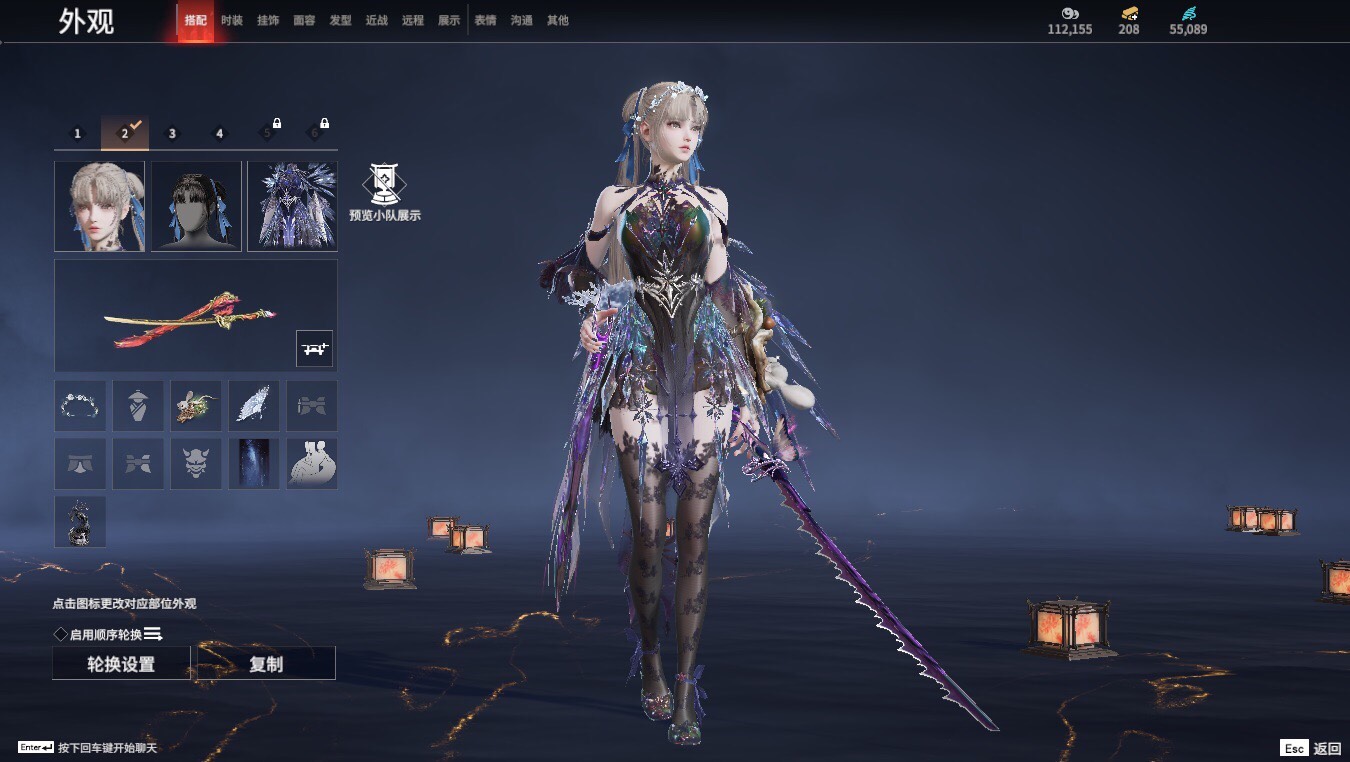Image resolution: width=1350 pixels, height=762 pixels.
Task: Open 轮换设置 rotation settings
Action: 121,664
